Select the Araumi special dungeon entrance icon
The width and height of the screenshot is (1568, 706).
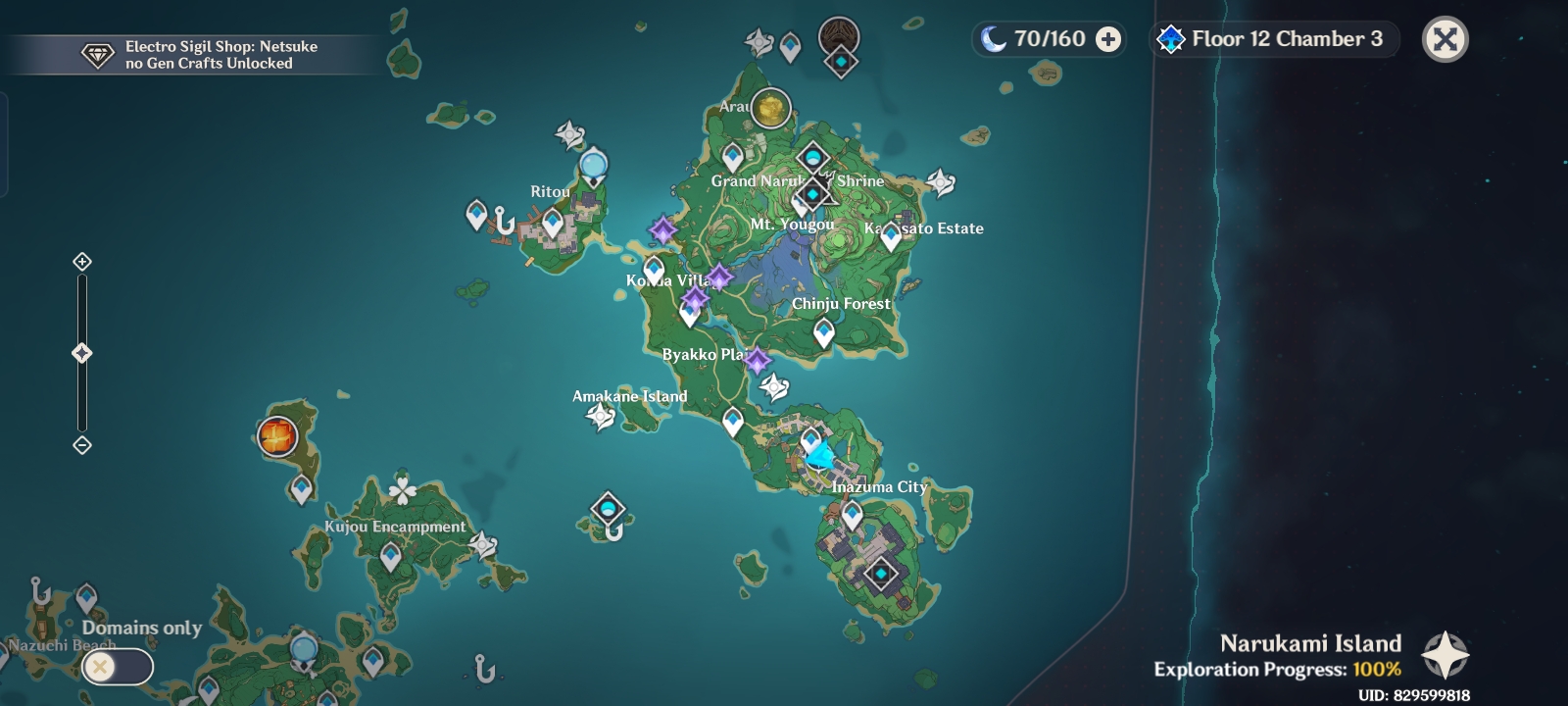838,39
